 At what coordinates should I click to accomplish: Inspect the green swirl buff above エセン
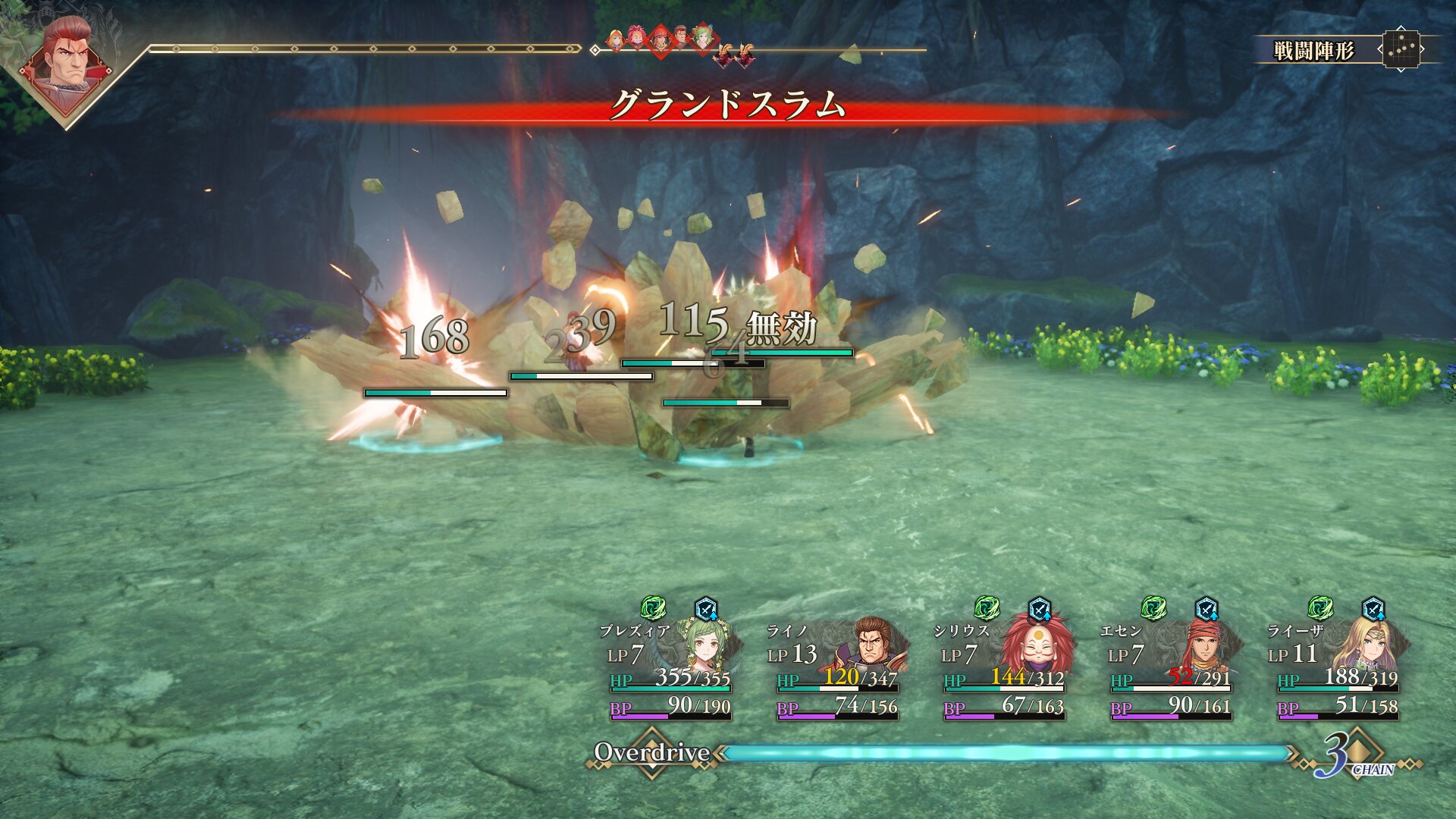tap(1153, 608)
